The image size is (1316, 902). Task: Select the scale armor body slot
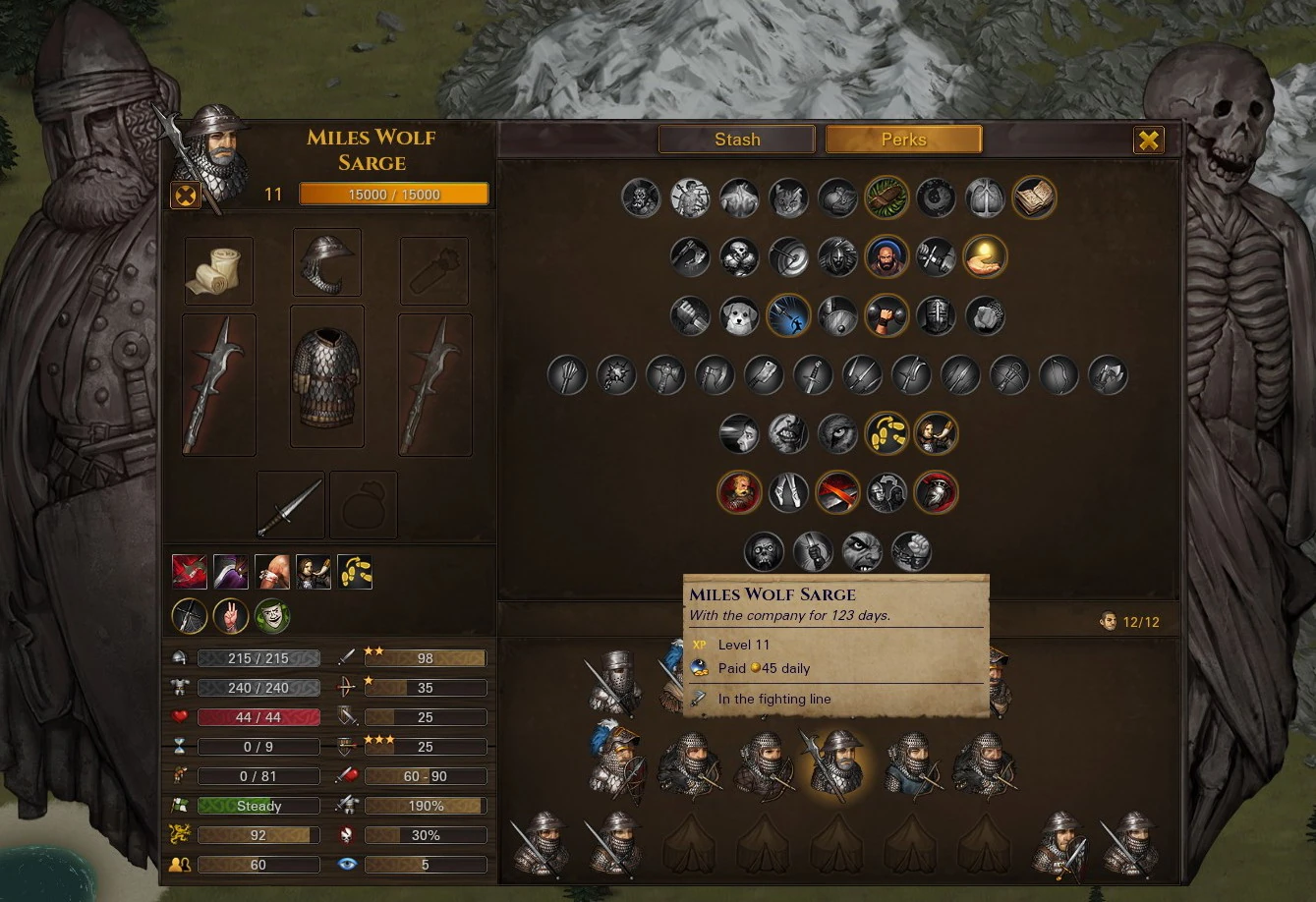pyautogui.click(x=326, y=376)
